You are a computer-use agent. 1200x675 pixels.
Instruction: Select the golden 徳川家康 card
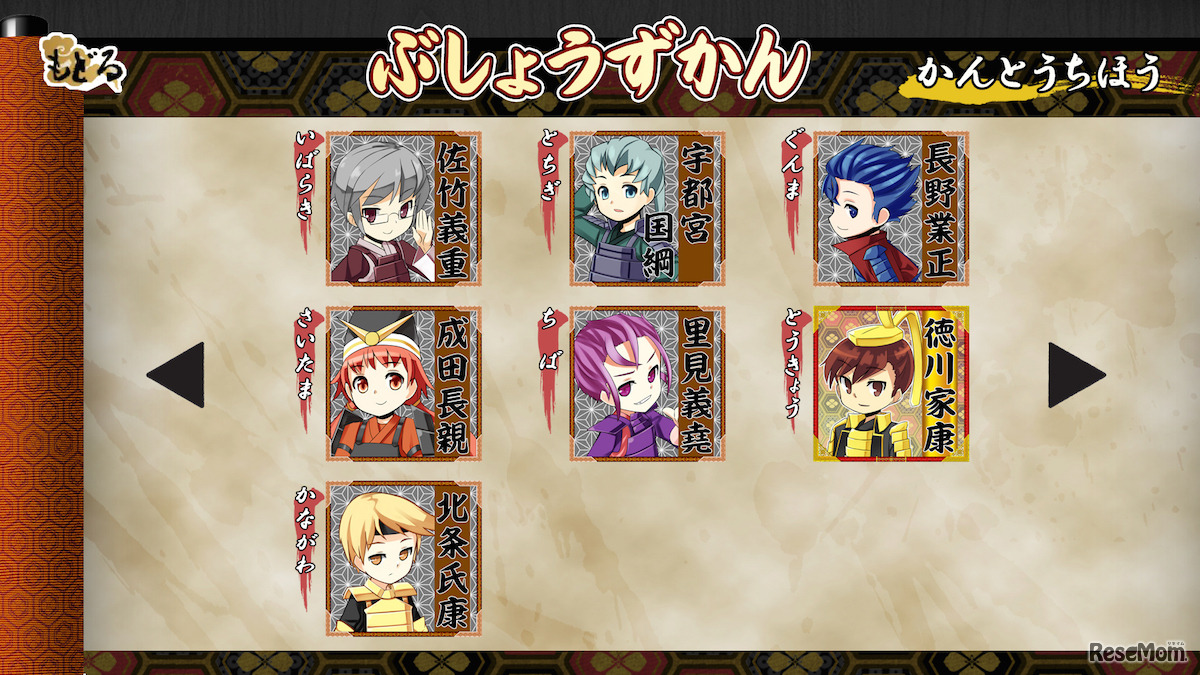(891, 384)
